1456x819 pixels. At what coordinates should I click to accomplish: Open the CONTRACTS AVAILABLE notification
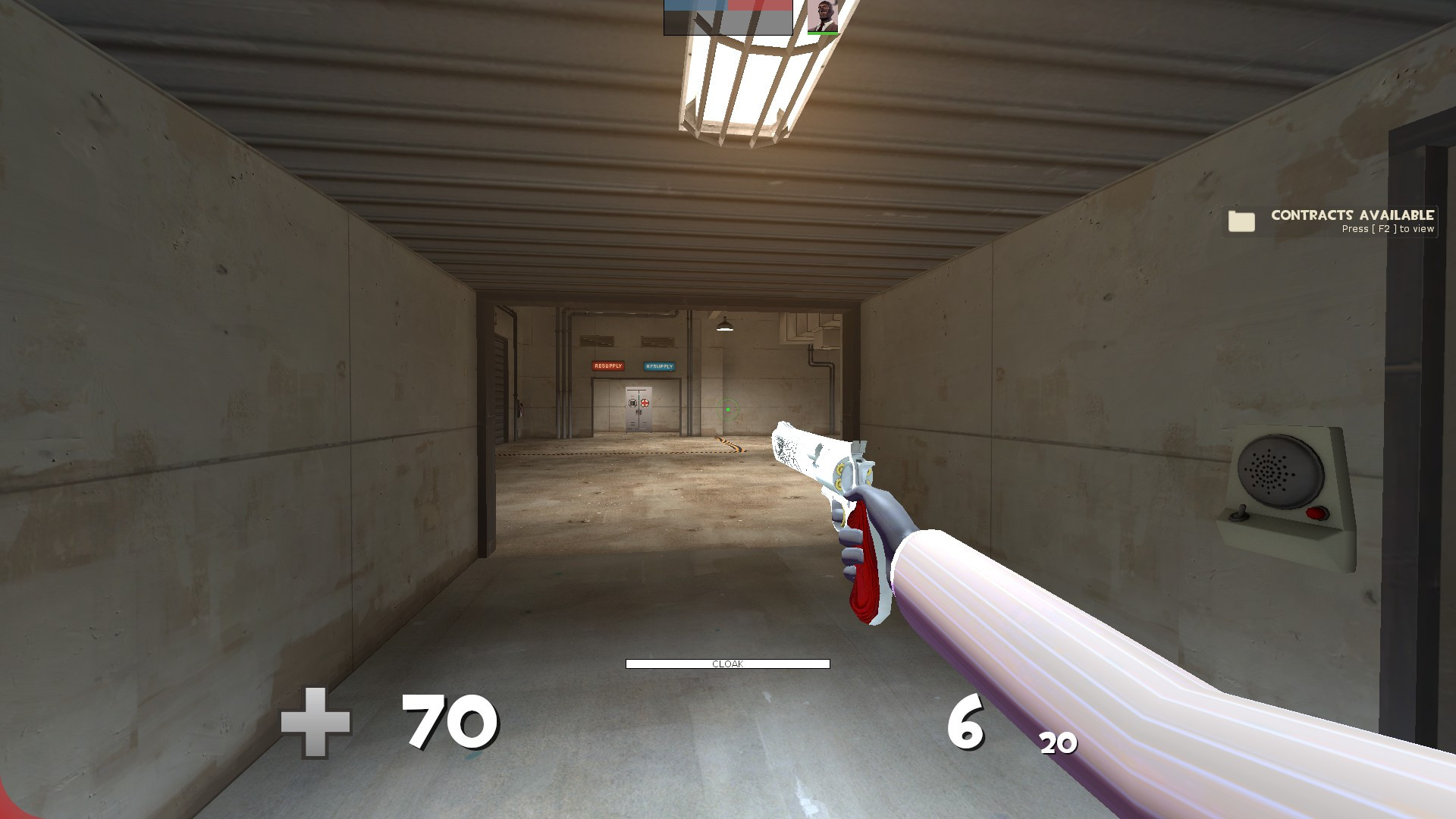[1352, 215]
